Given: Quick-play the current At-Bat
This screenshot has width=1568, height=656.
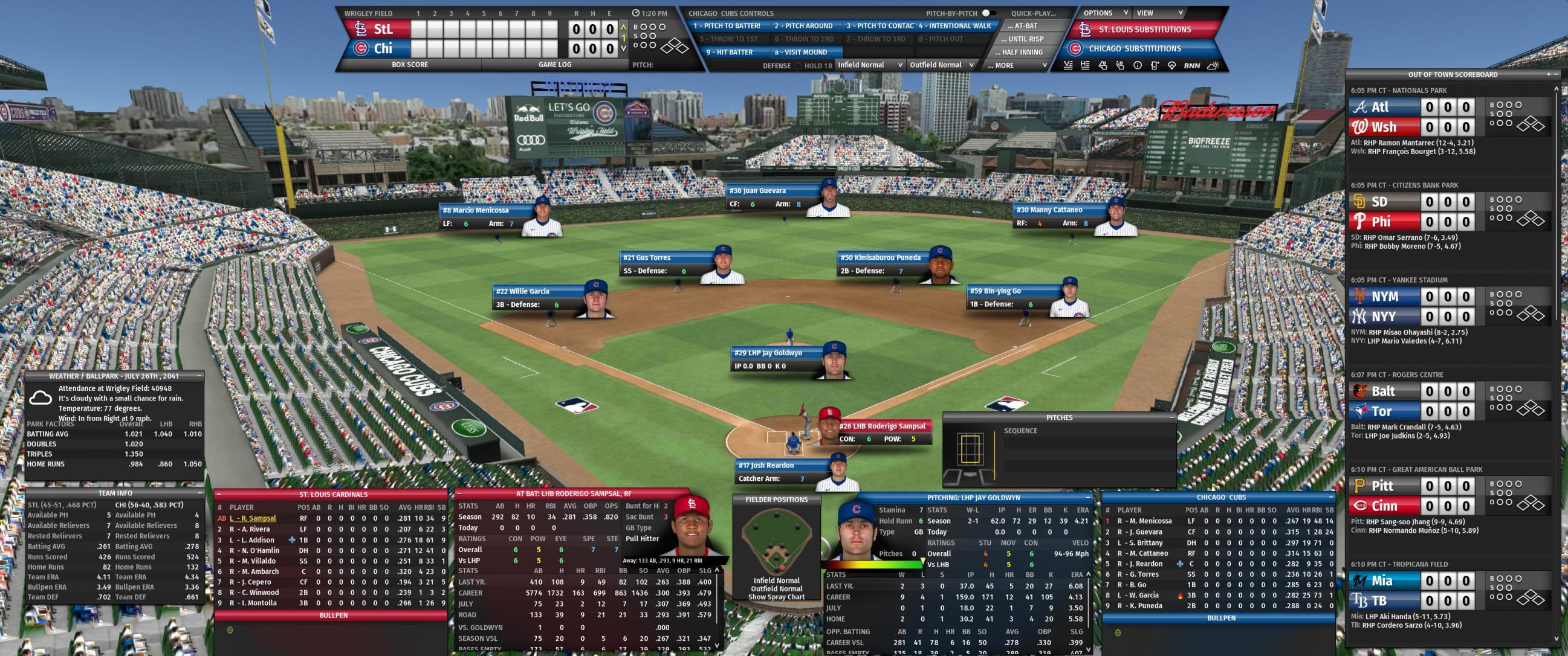Looking at the screenshot, I should tap(1026, 26).
